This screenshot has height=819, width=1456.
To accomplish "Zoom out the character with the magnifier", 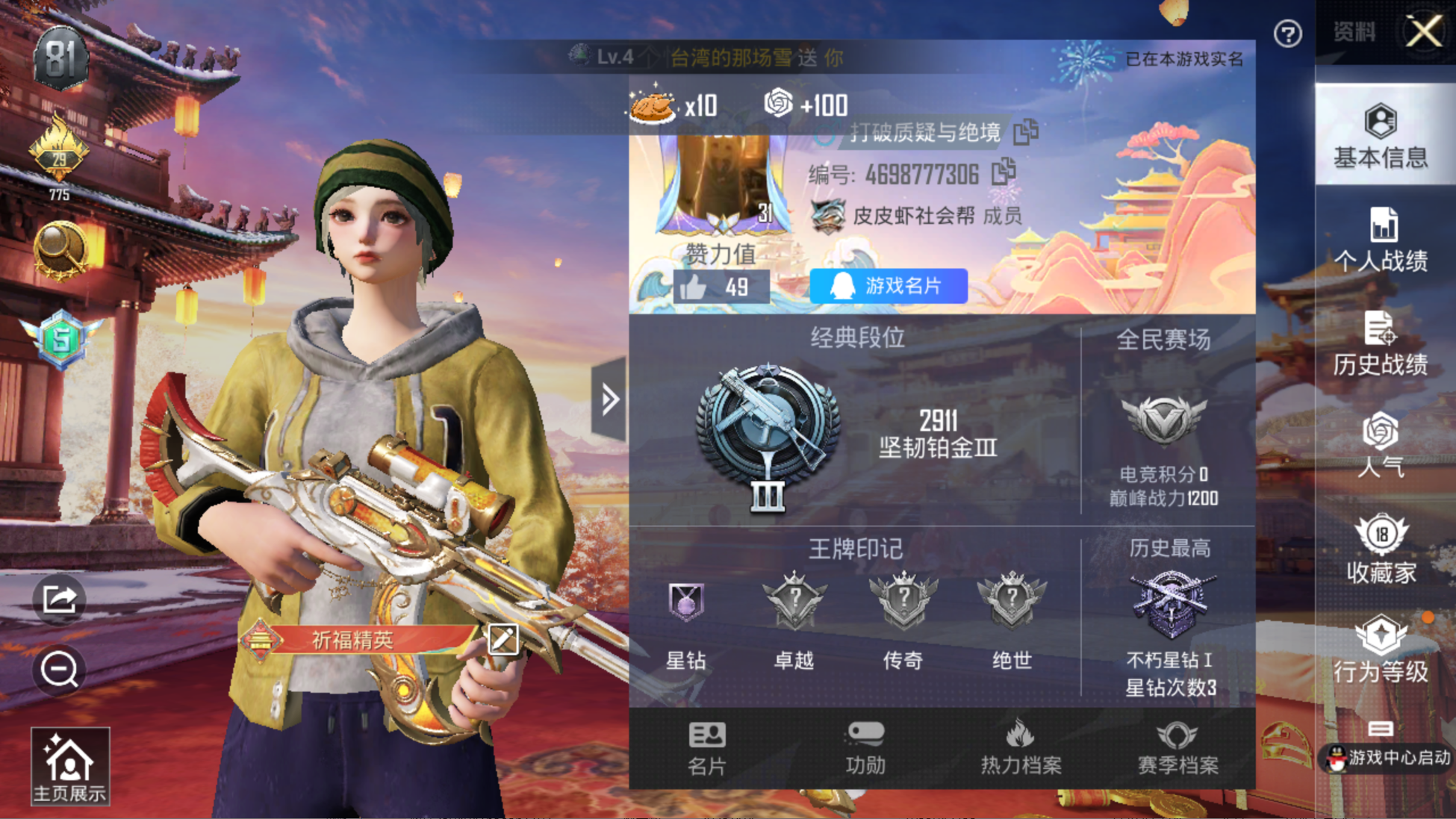I will click(x=59, y=669).
